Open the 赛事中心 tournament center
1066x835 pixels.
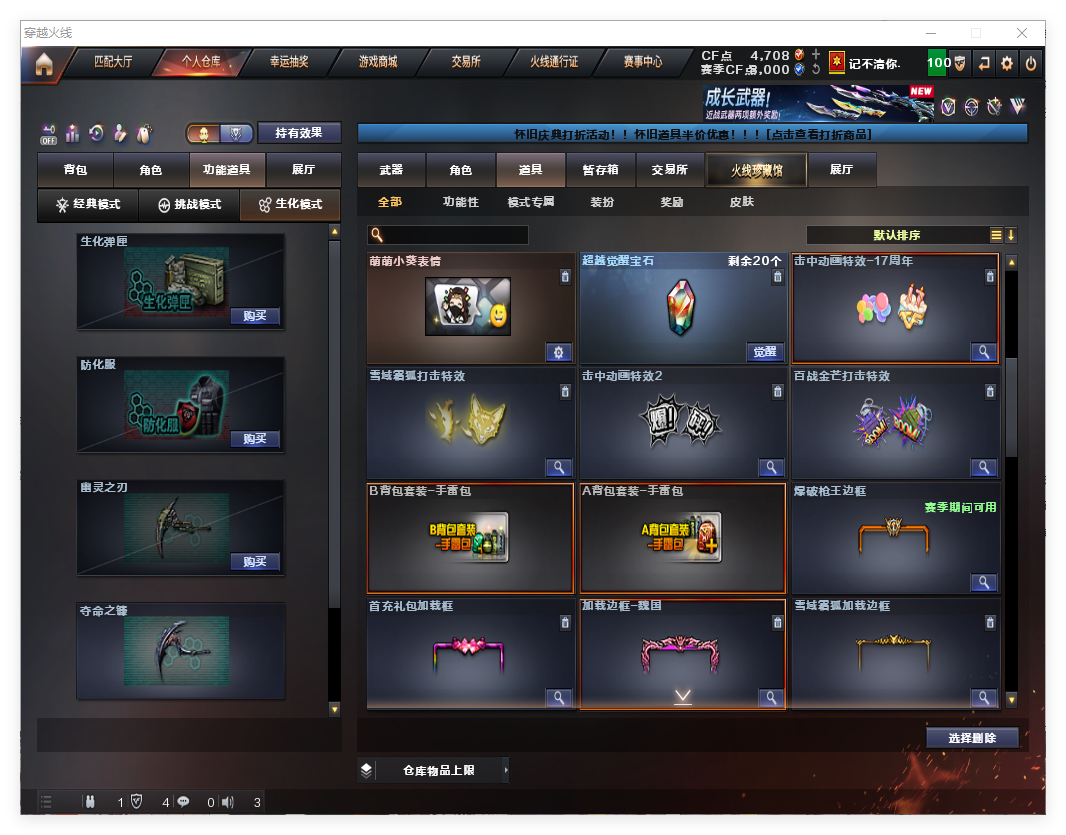[643, 62]
